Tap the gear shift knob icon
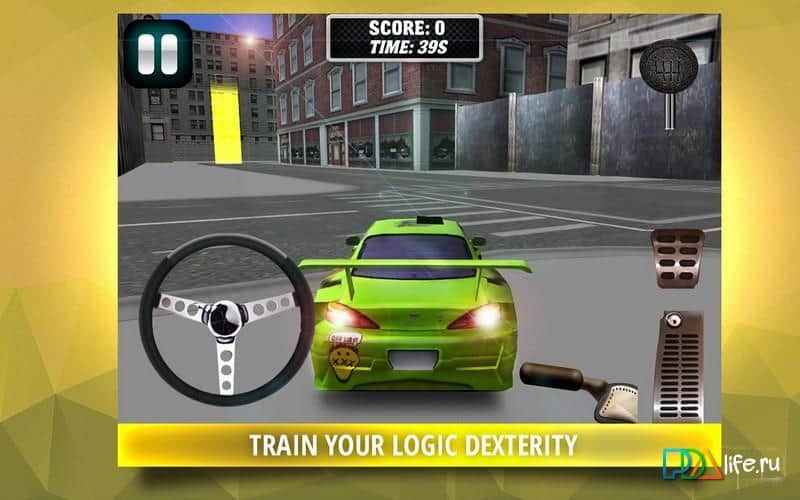The image size is (800, 500). point(665,71)
